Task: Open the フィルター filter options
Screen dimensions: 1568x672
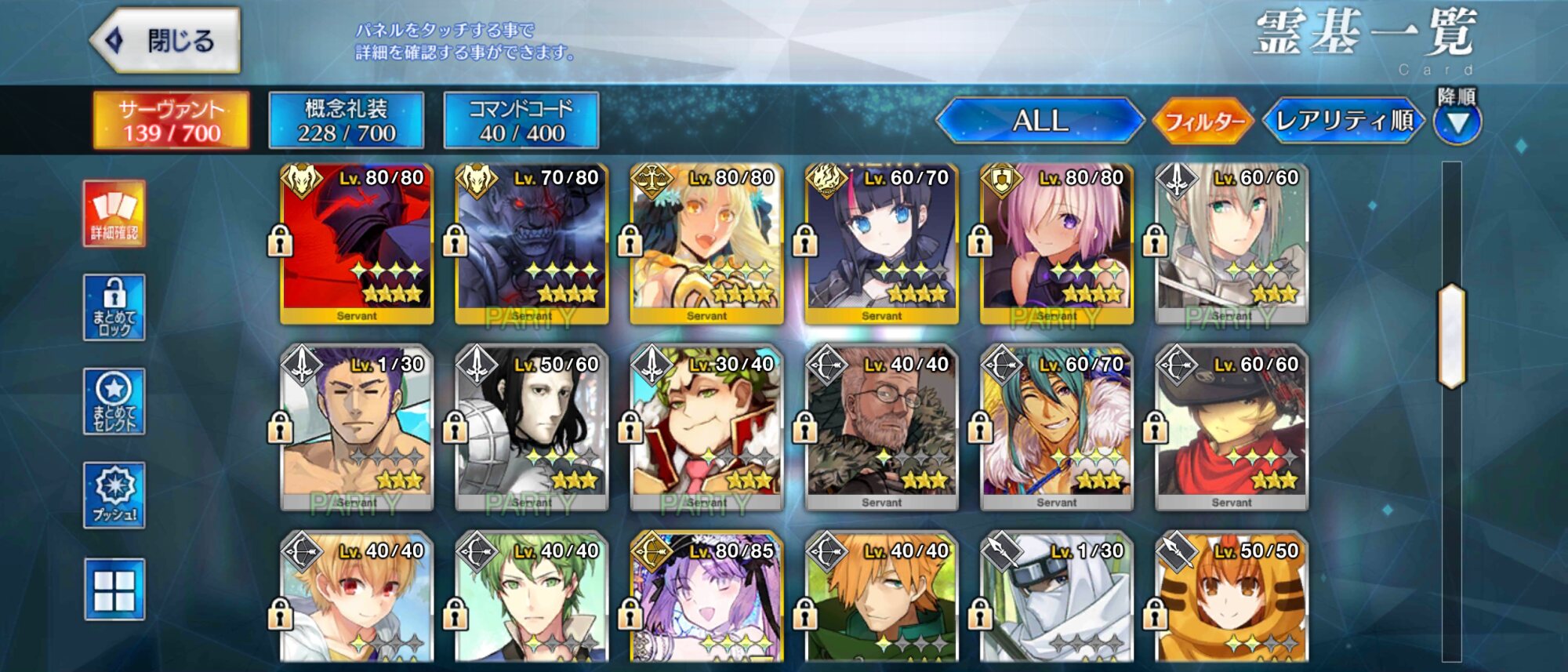Action: coord(1204,122)
